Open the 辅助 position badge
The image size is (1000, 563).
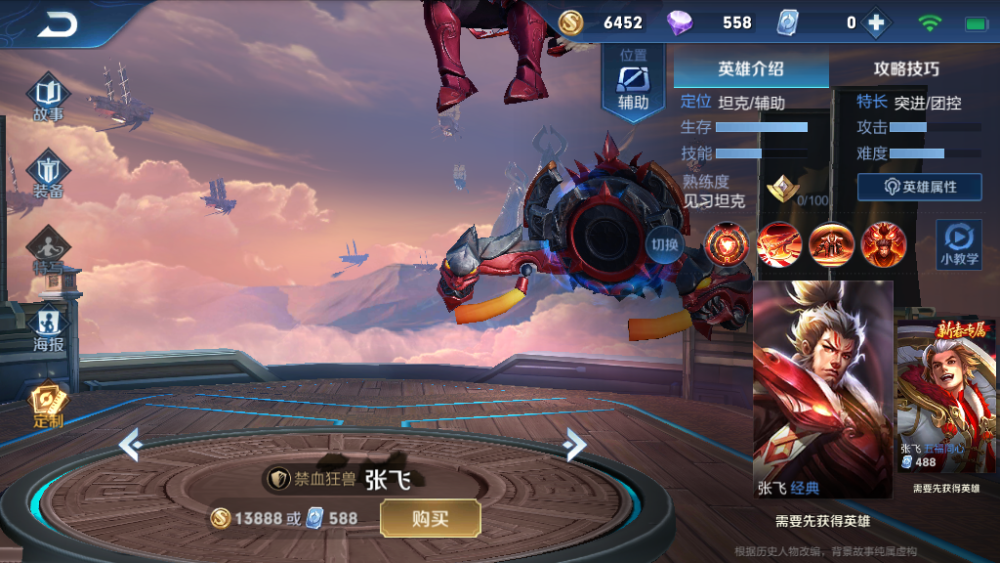click(633, 82)
